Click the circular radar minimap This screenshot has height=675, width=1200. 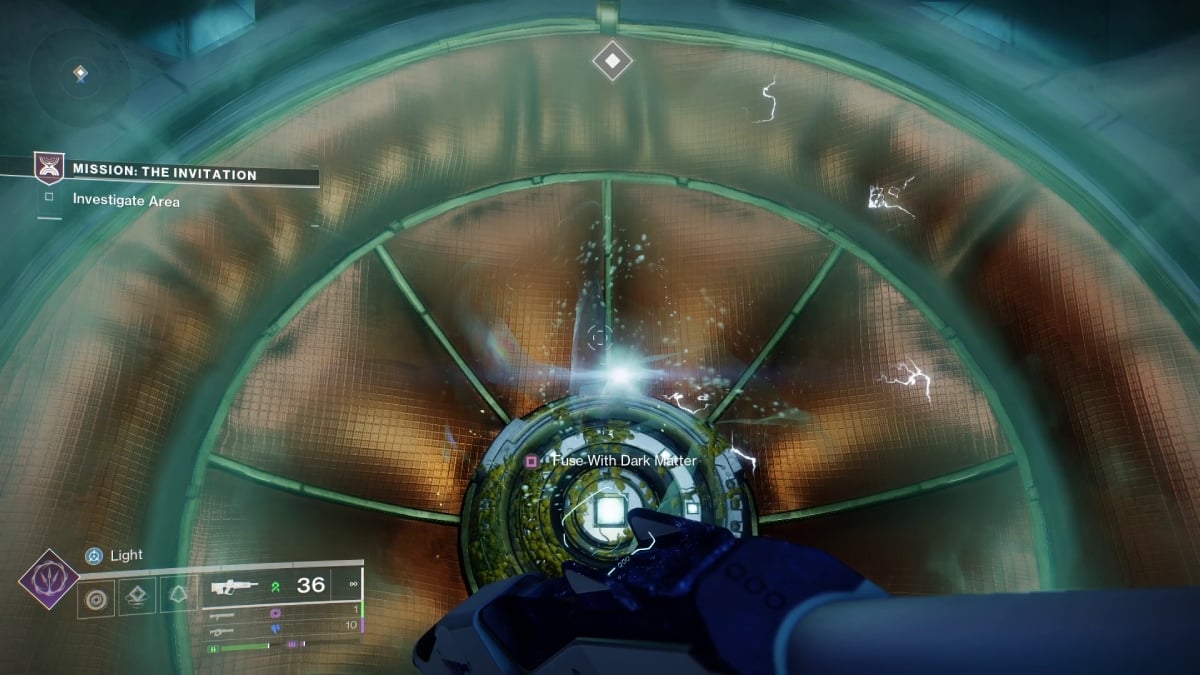click(80, 73)
